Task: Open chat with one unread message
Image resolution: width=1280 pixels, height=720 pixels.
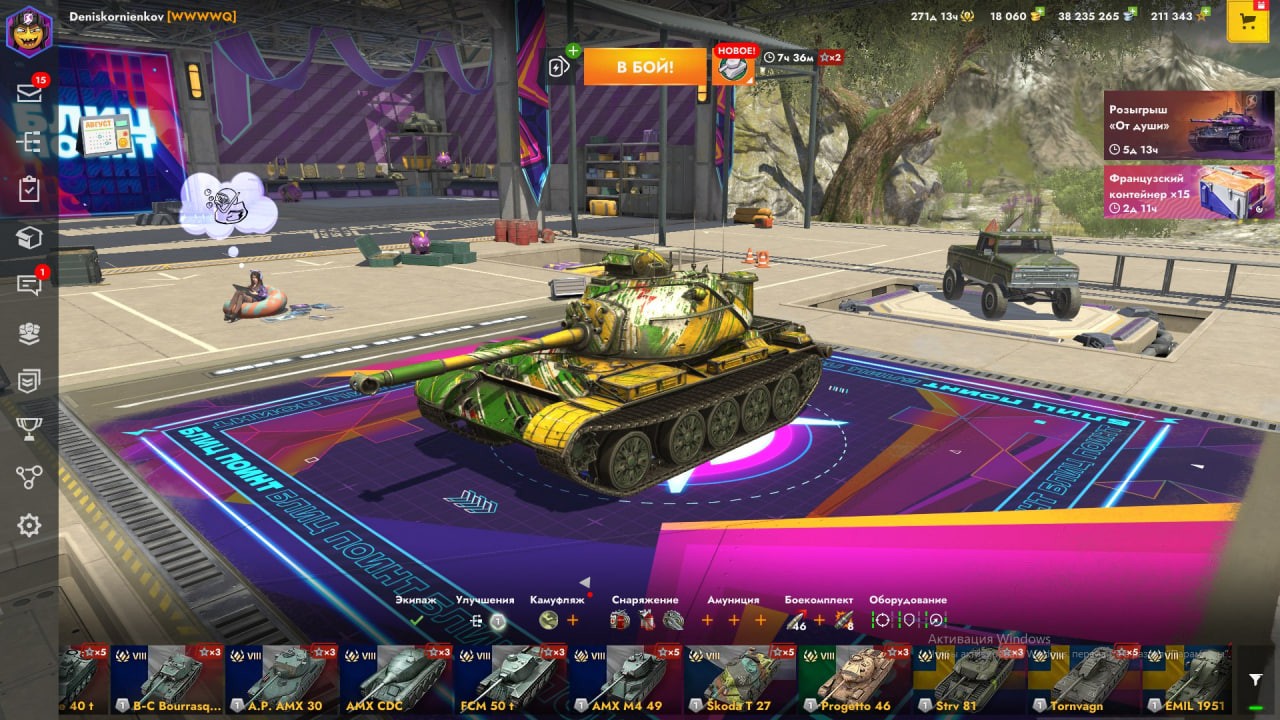Action: [29, 285]
